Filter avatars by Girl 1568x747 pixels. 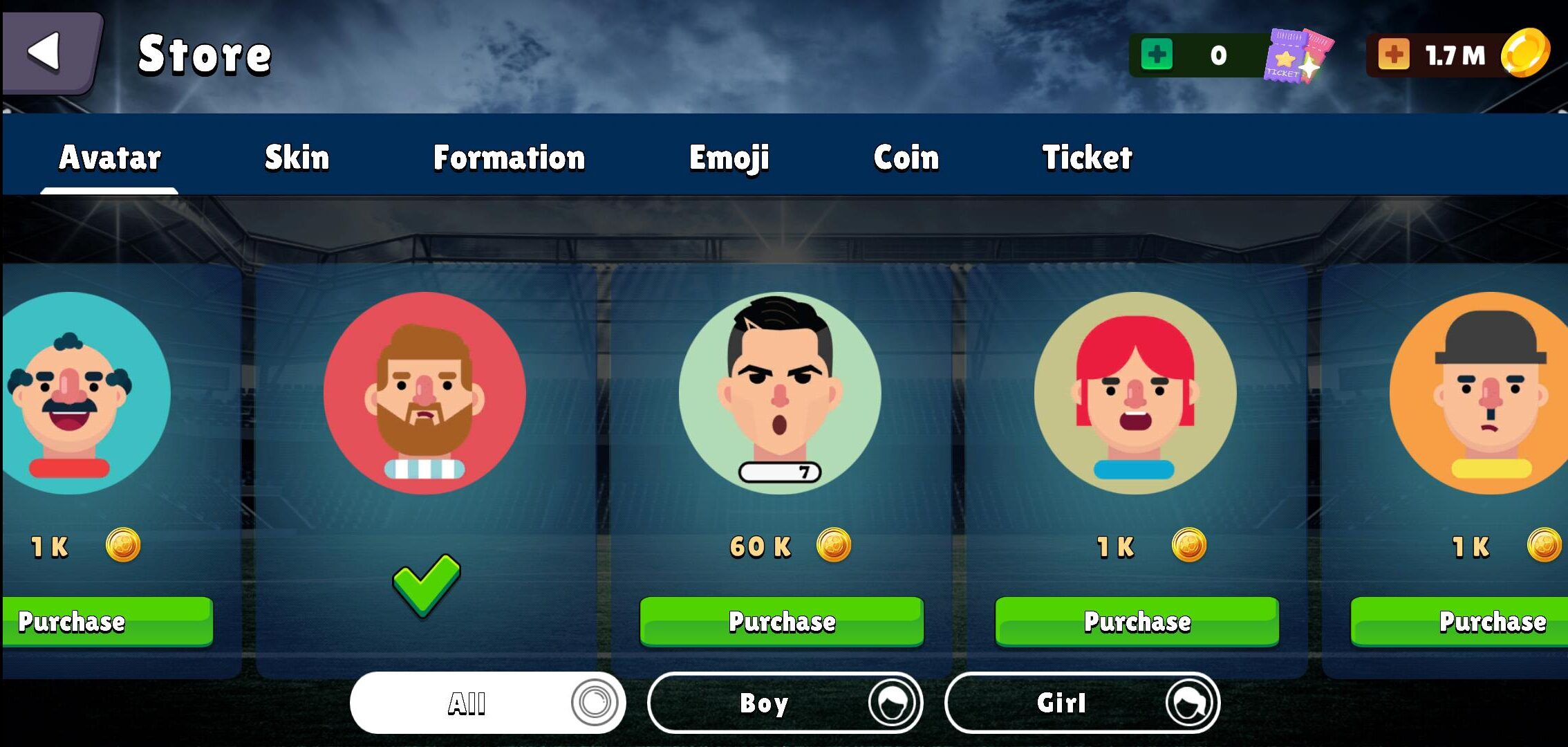point(1082,703)
